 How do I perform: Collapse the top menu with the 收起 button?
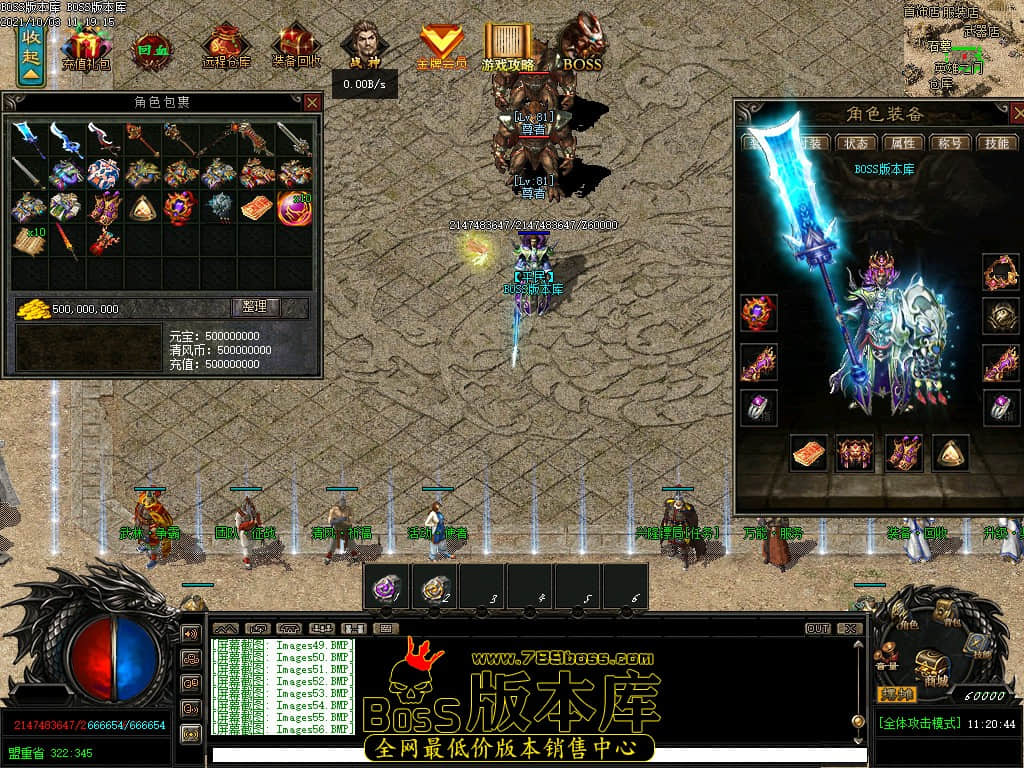tap(31, 54)
